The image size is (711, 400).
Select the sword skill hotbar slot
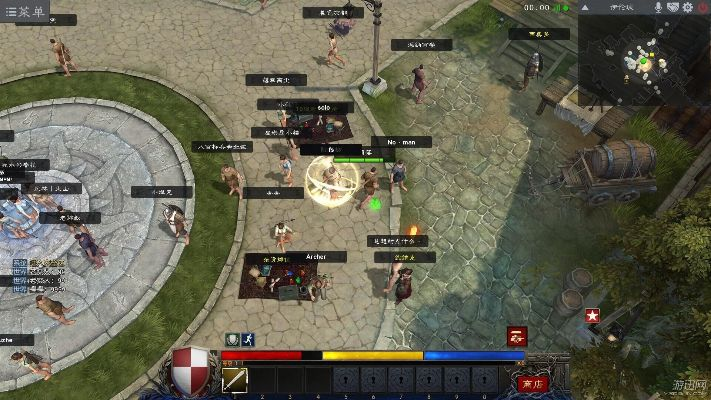click(x=235, y=381)
